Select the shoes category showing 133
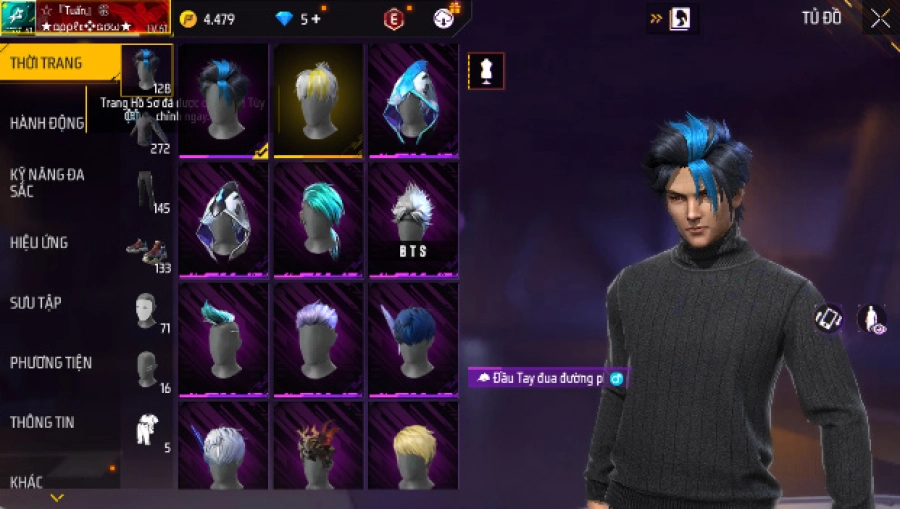 [148, 252]
